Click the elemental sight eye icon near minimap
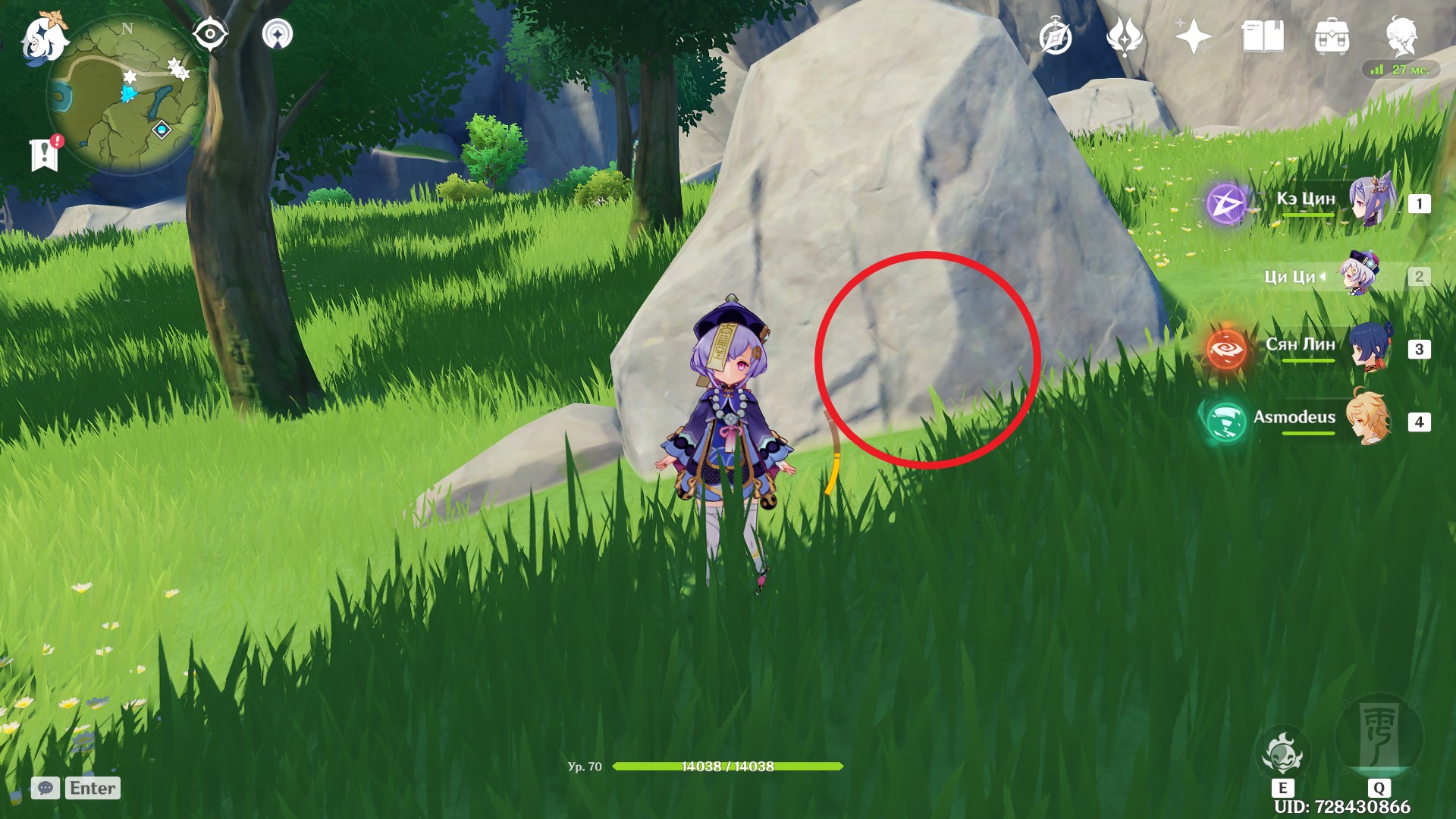This screenshot has height=819, width=1456. 210,34
